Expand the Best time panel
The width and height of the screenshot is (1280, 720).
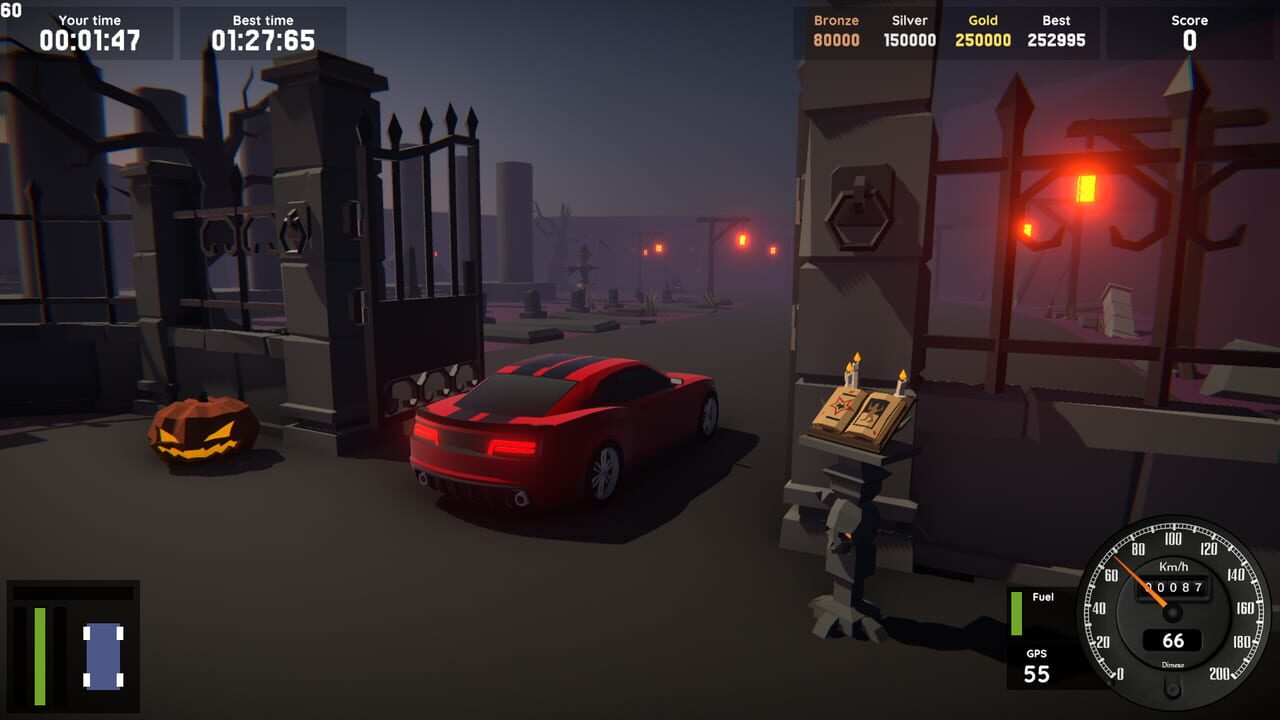click(263, 28)
